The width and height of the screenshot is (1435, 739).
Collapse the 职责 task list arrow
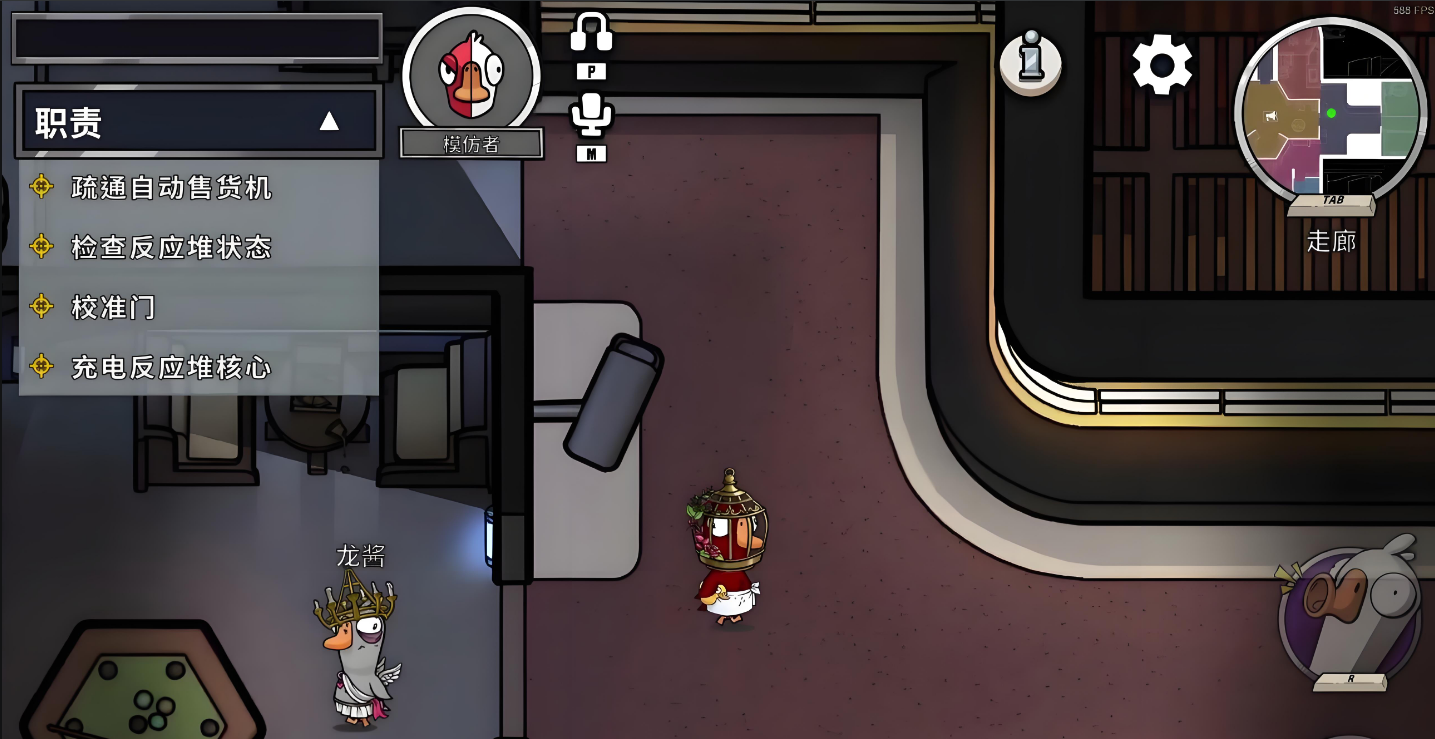(x=329, y=122)
